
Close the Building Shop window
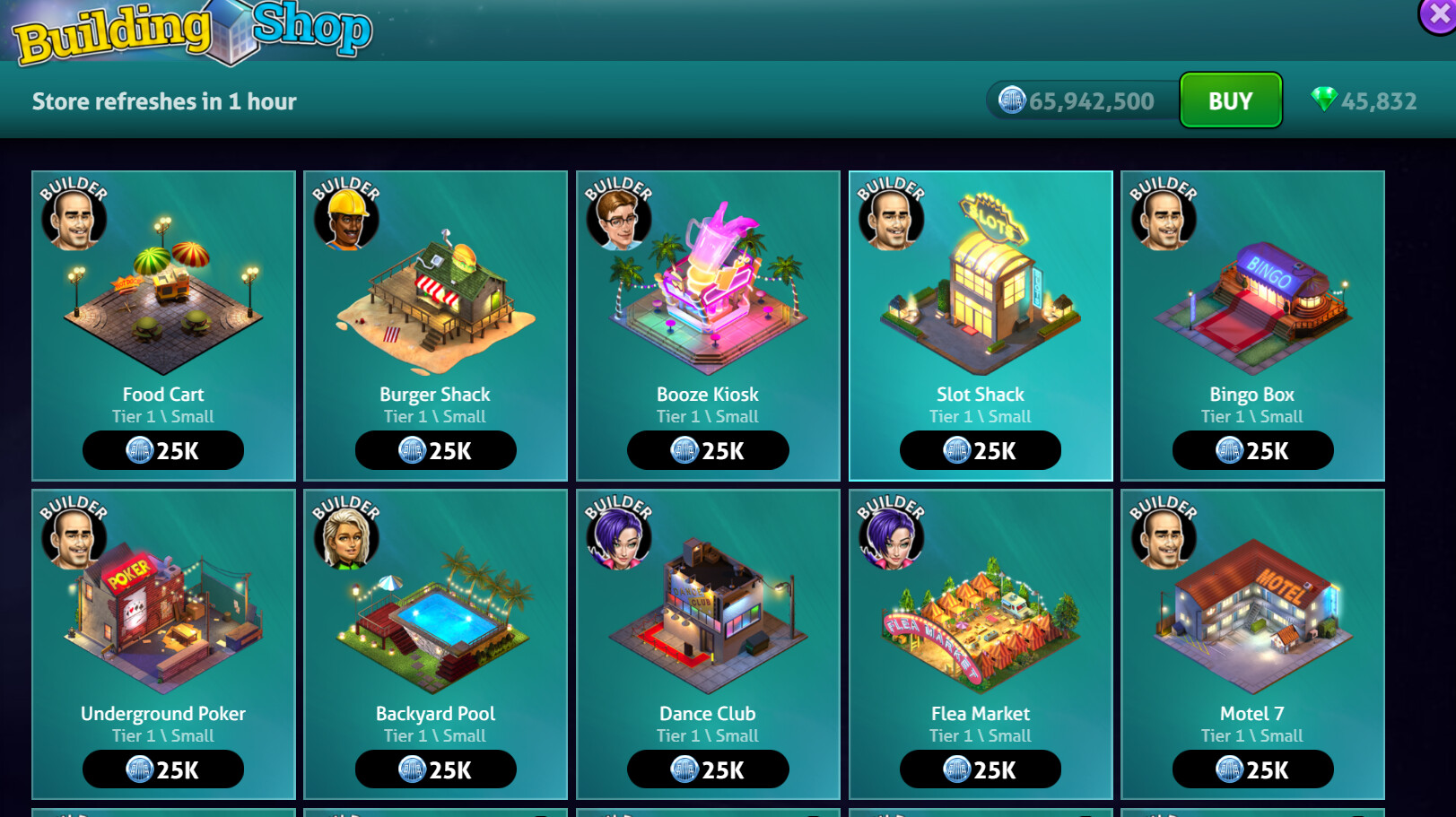(x=1439, y=14)
